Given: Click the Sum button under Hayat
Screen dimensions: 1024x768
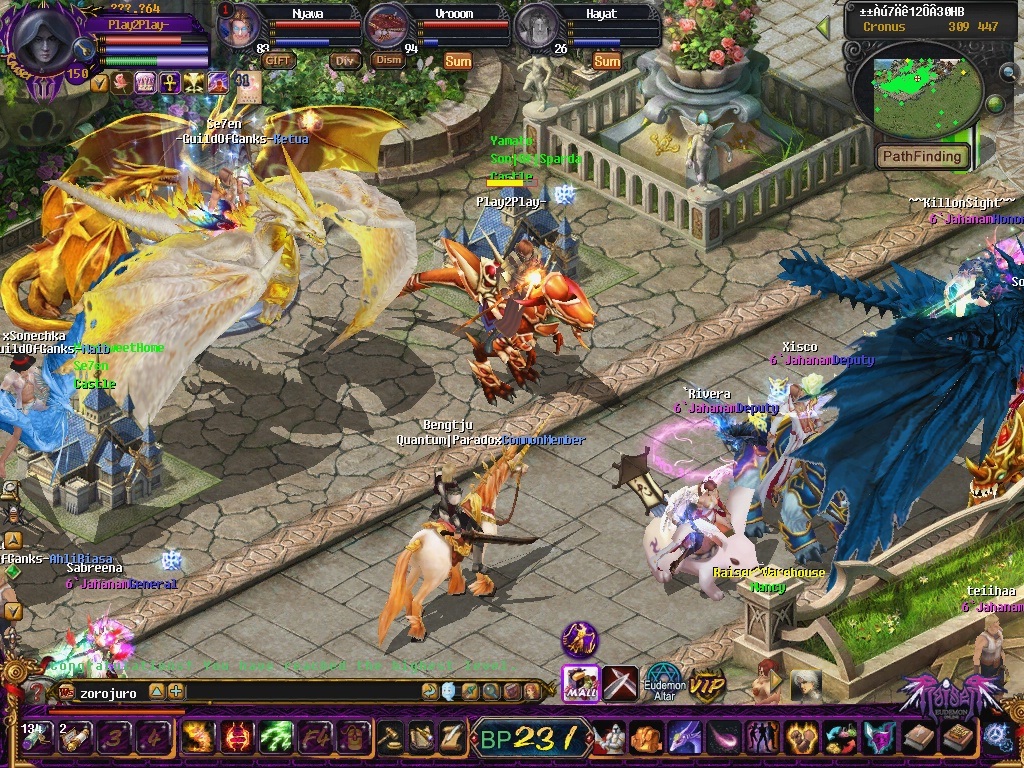Looking at the screenshot, I should tap(607, 61).
